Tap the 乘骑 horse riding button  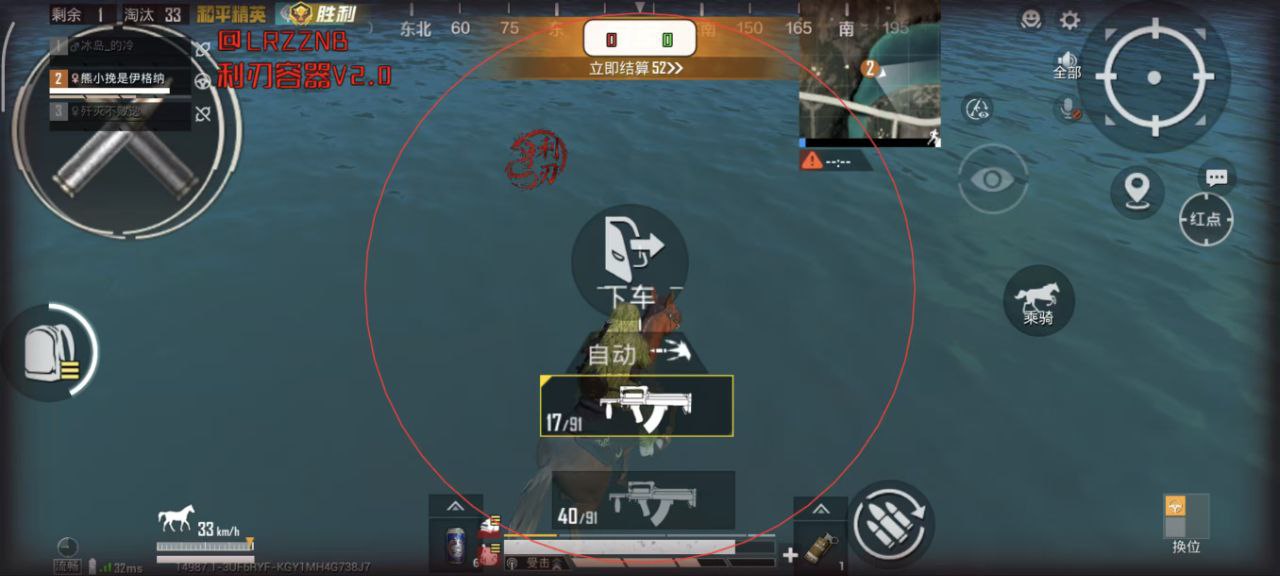click(x=1038, y=301)
